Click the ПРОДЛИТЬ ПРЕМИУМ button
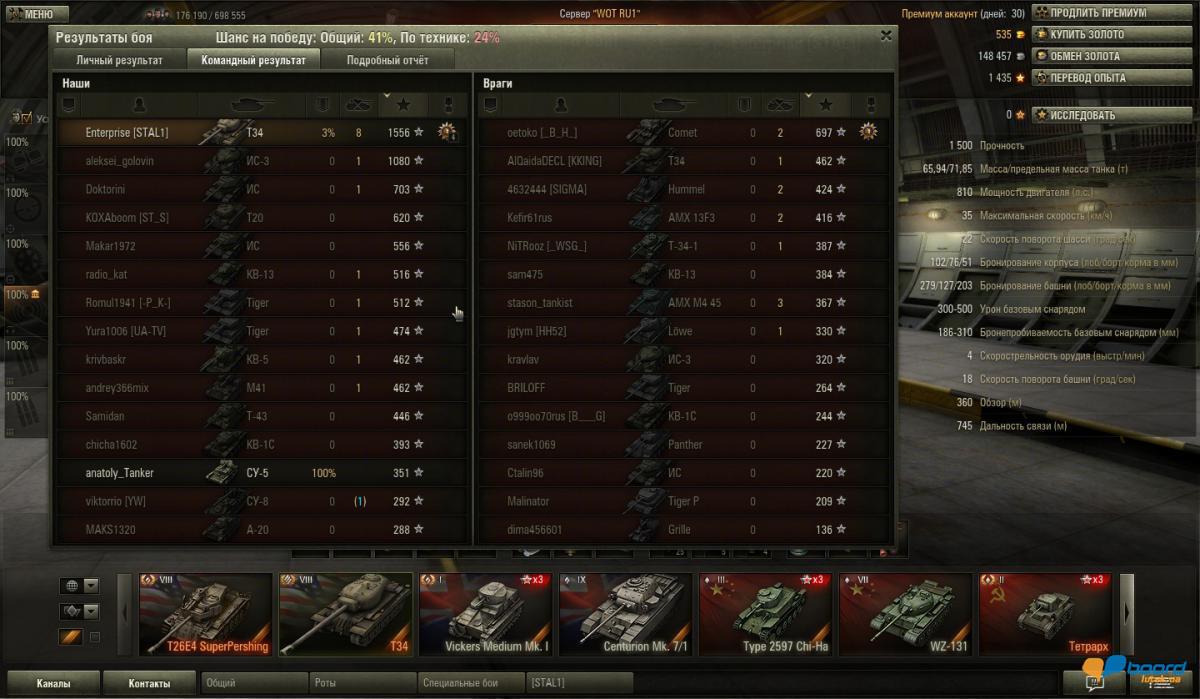1200x699 pixels. point(1097,13)
